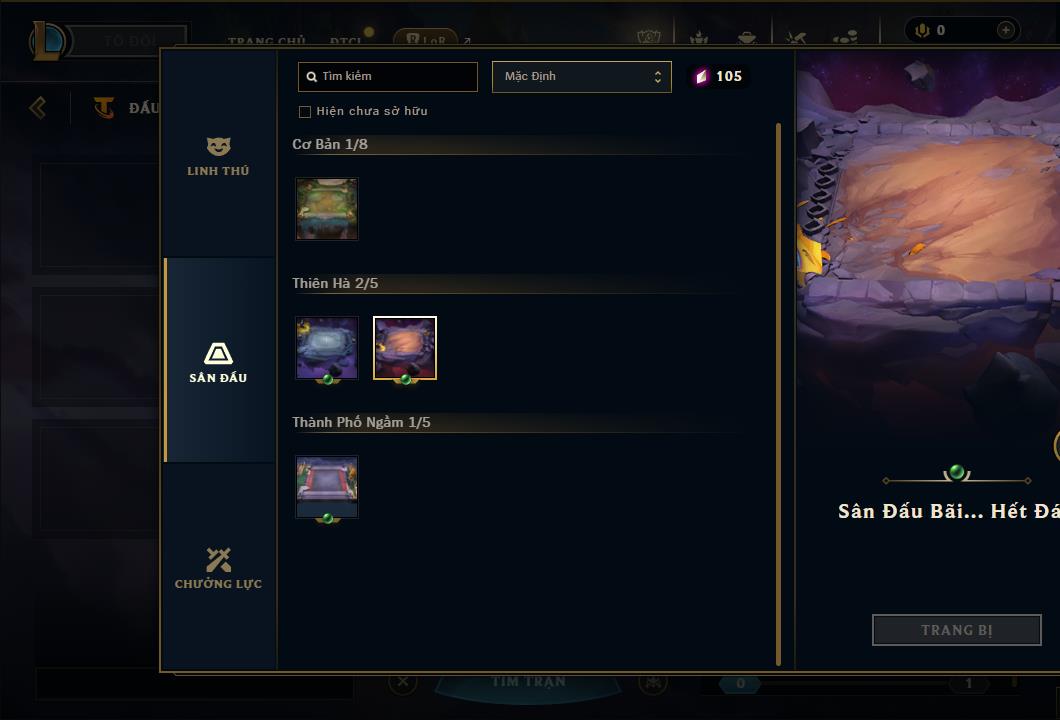1060x720 pixels.
Task: Select the green Cơ Bản arena thumbnail
Action: point(327,209)
